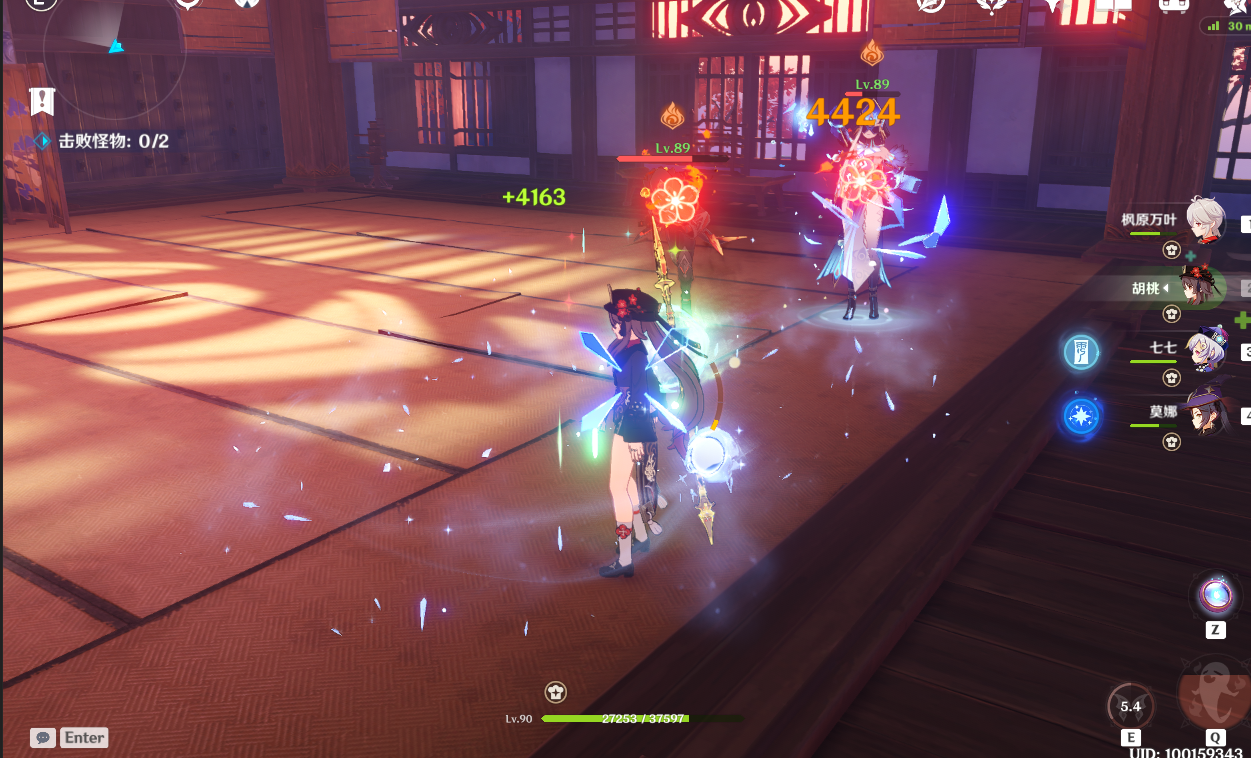
Task: Switch to party member 枫原万叶
Action: click(x=1204, y=221)
